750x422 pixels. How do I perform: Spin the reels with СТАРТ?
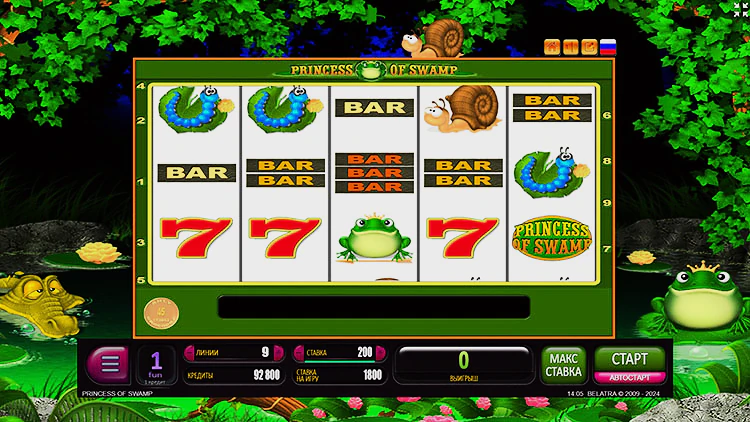tap(623, 359)
